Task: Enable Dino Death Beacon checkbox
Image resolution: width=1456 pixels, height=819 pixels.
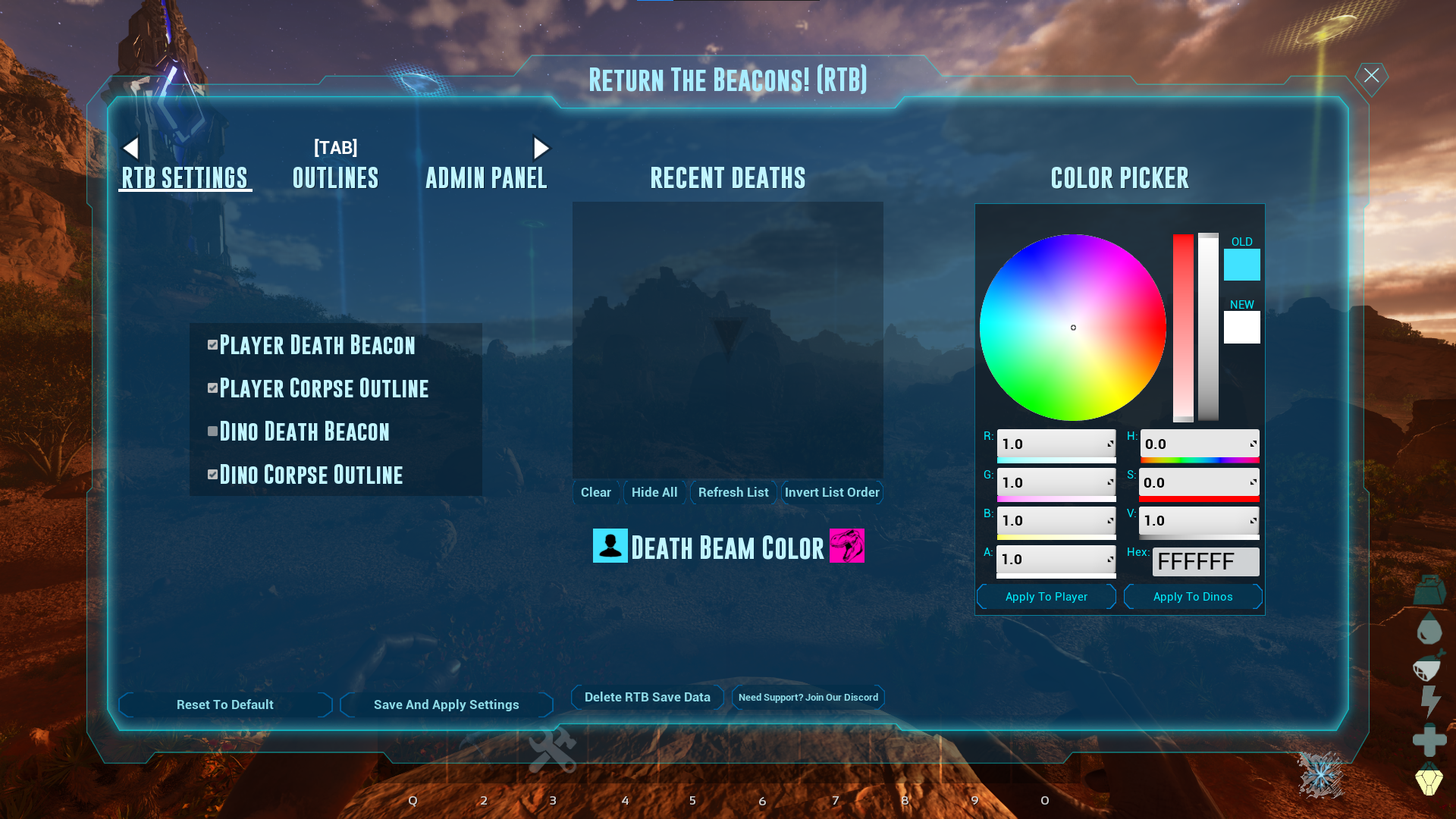Action: [213, 431]
